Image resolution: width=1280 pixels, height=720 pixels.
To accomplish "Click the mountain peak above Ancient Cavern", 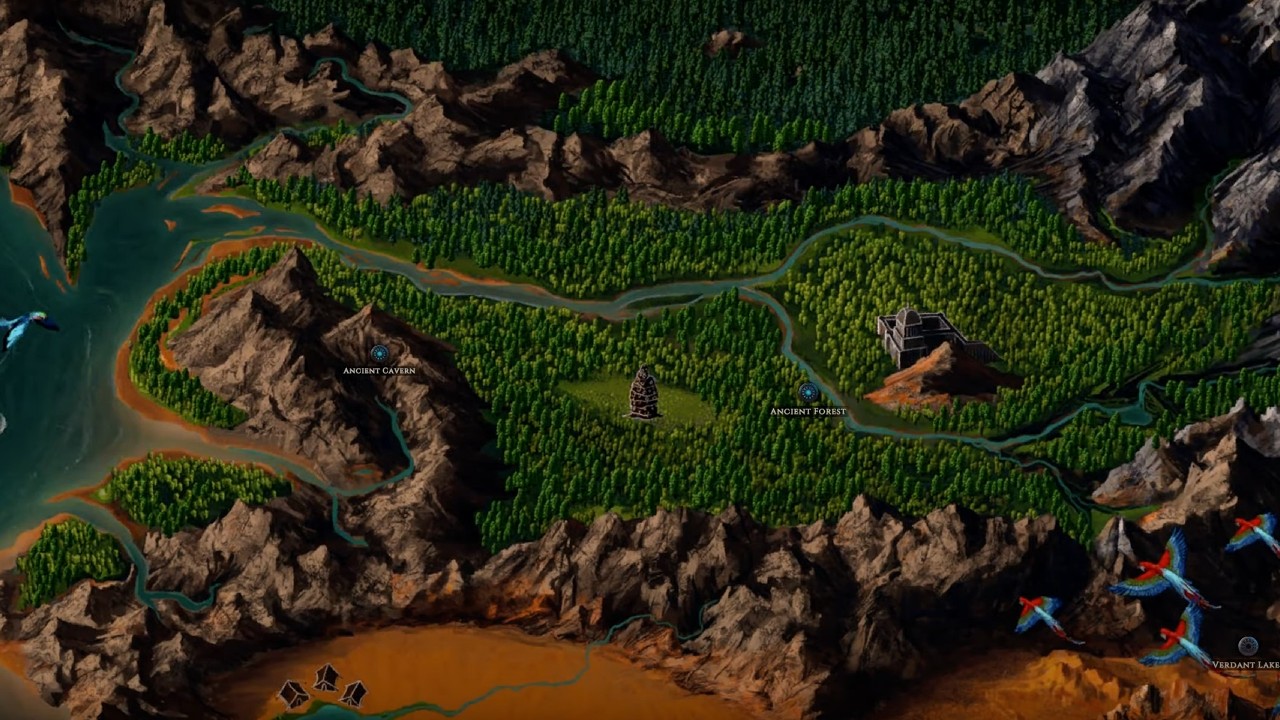I will click(370, 305).
